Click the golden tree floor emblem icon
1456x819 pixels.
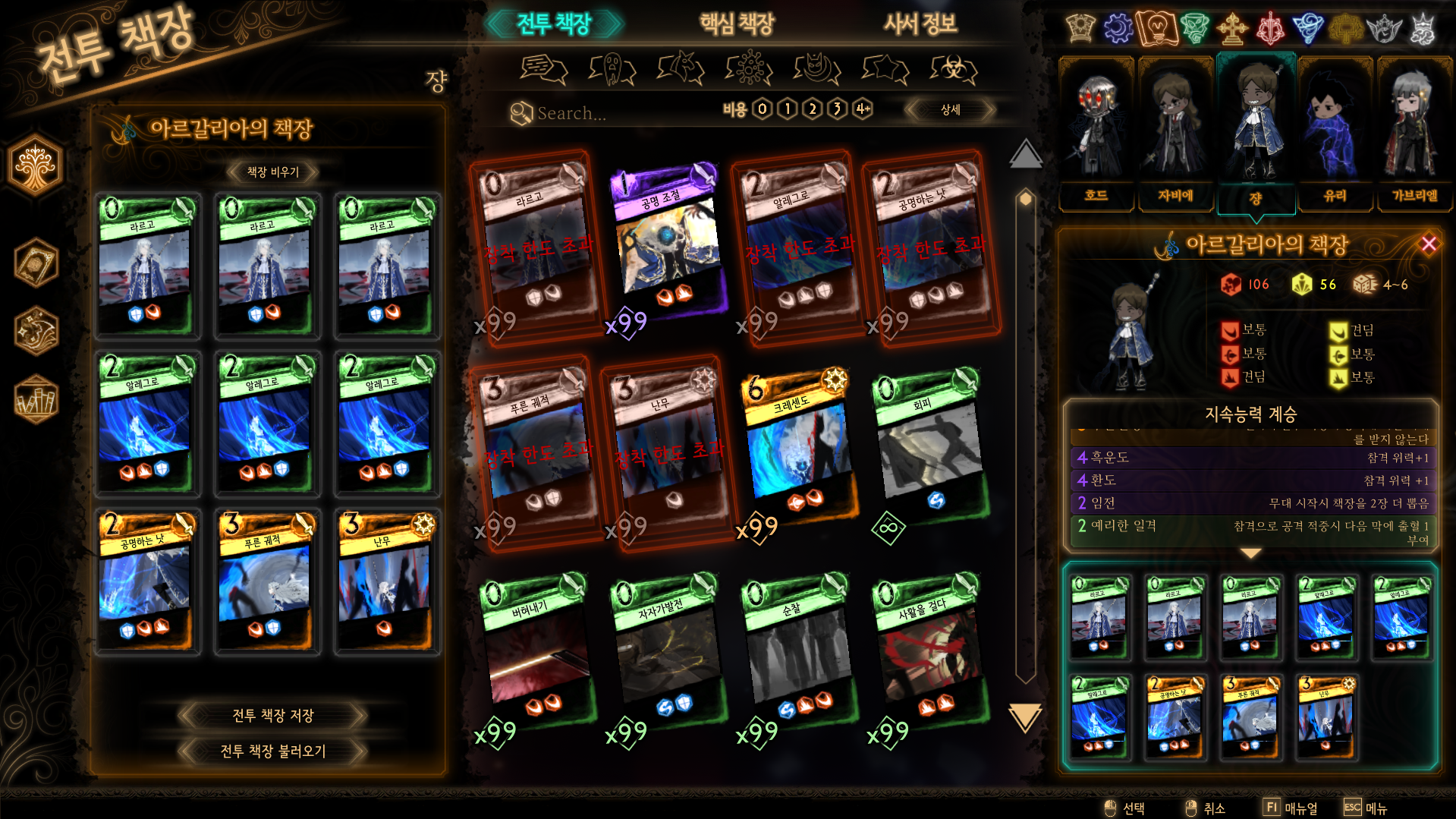click(x=35, y=165)
